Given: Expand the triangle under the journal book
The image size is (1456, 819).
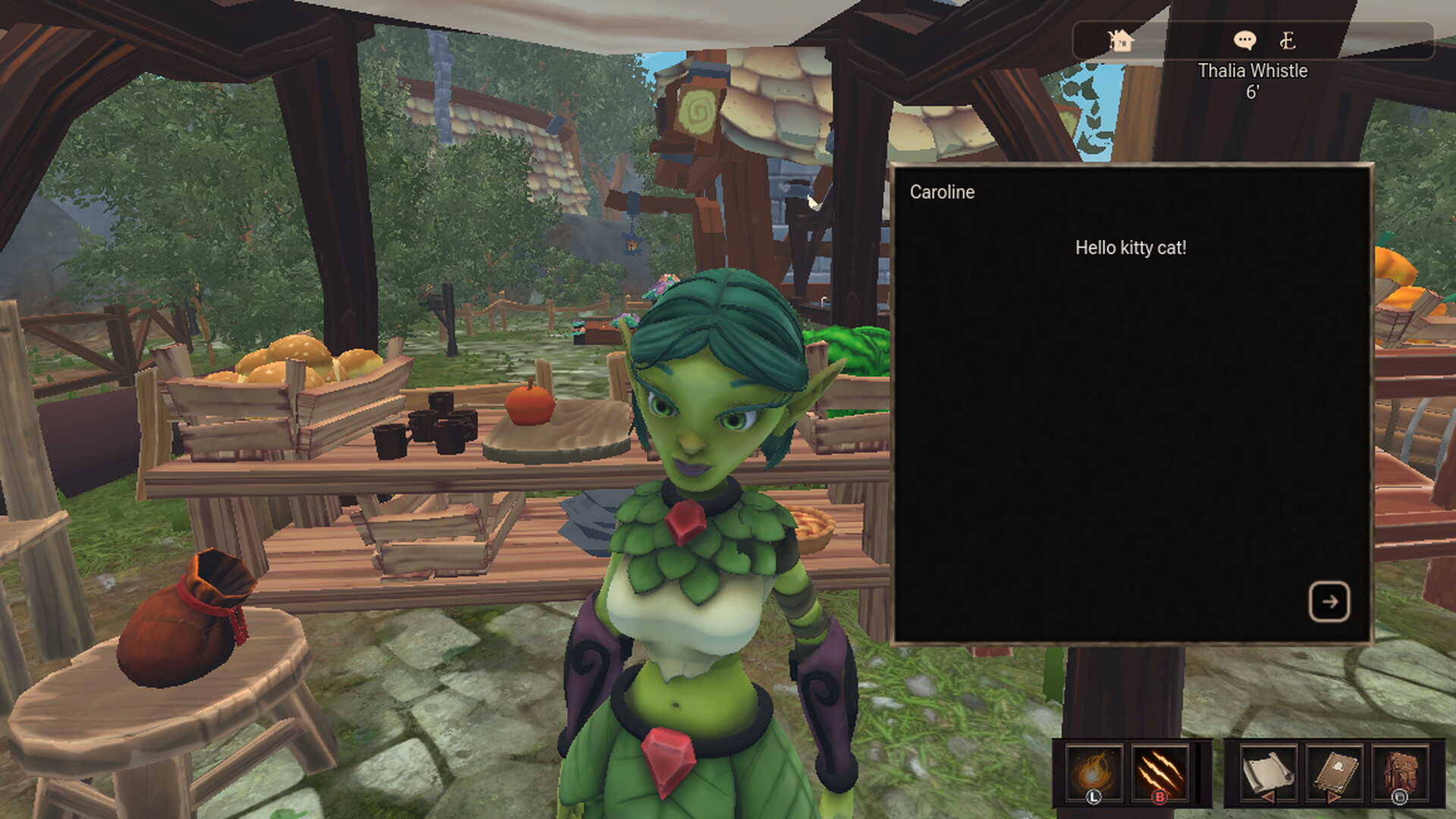Looking at the screenshot, I should coord(1333,799).
